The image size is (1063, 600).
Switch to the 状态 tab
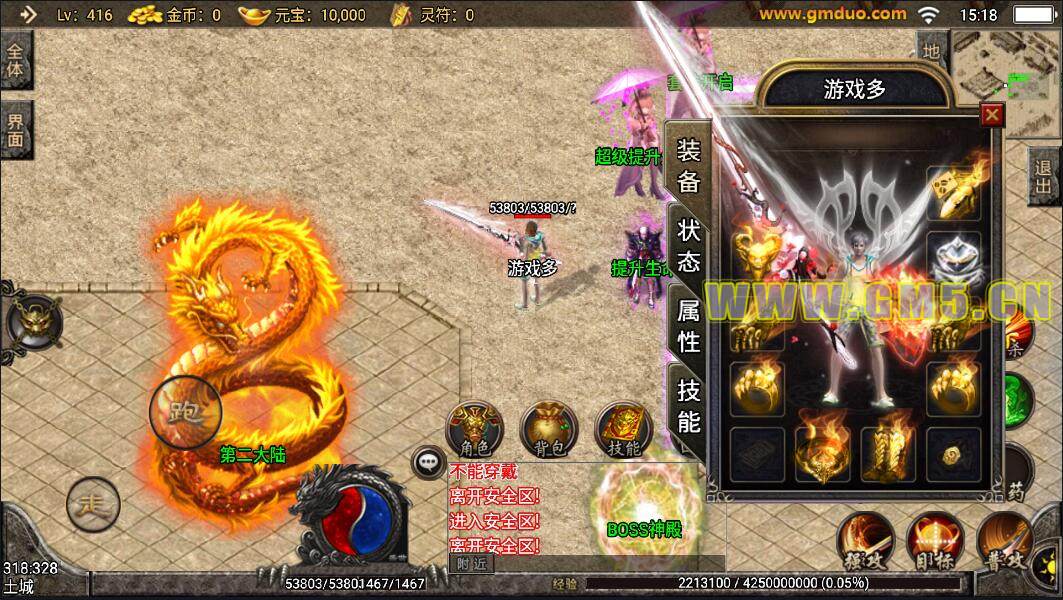689,246
